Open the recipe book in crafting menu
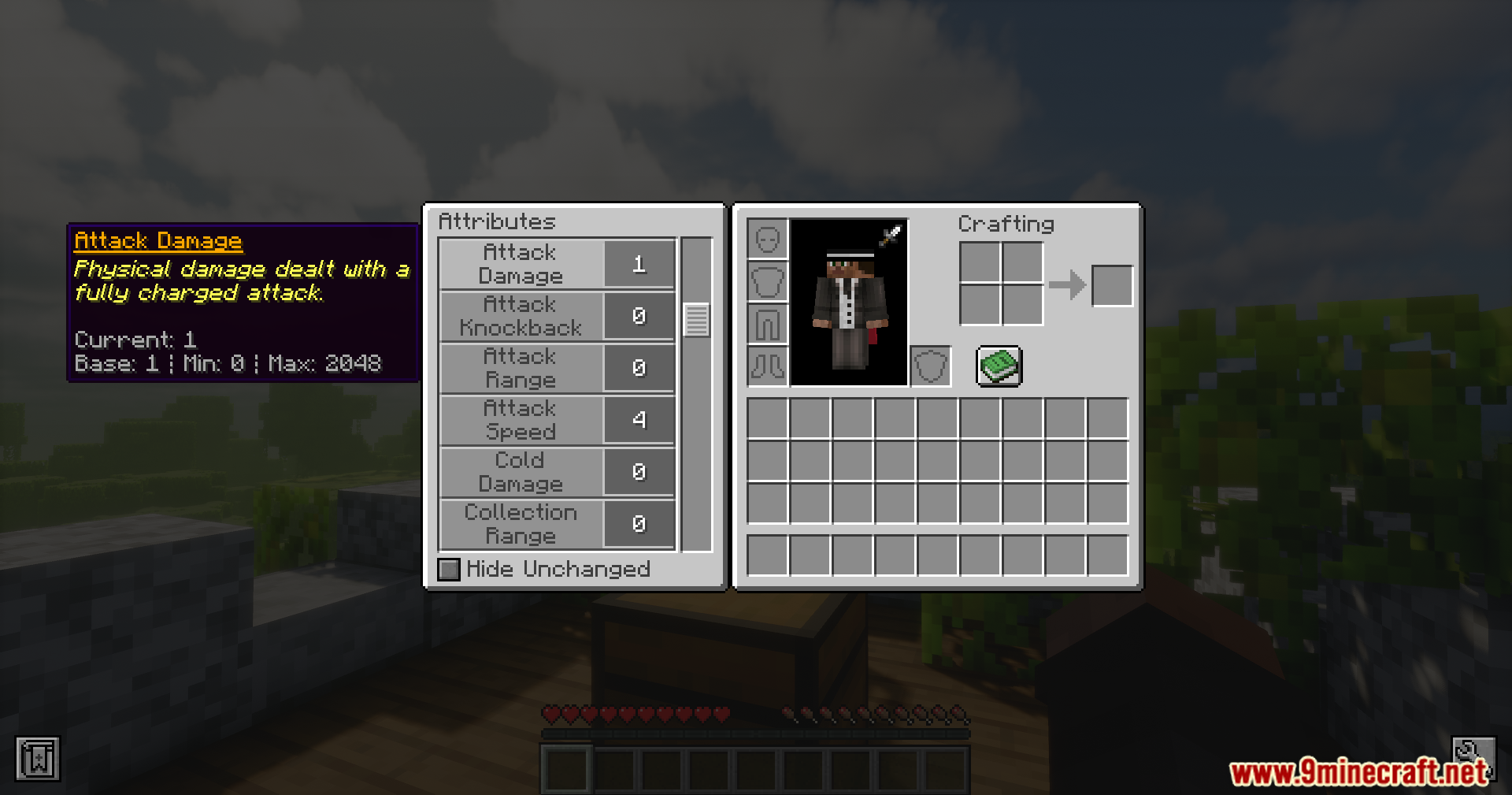The height and width of the screenshot is (795, 1512). 999,366
